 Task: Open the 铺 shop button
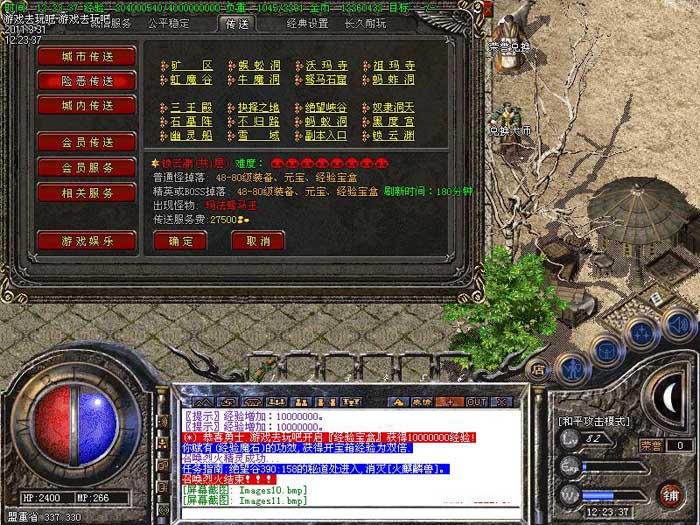(x=671, y=493)
